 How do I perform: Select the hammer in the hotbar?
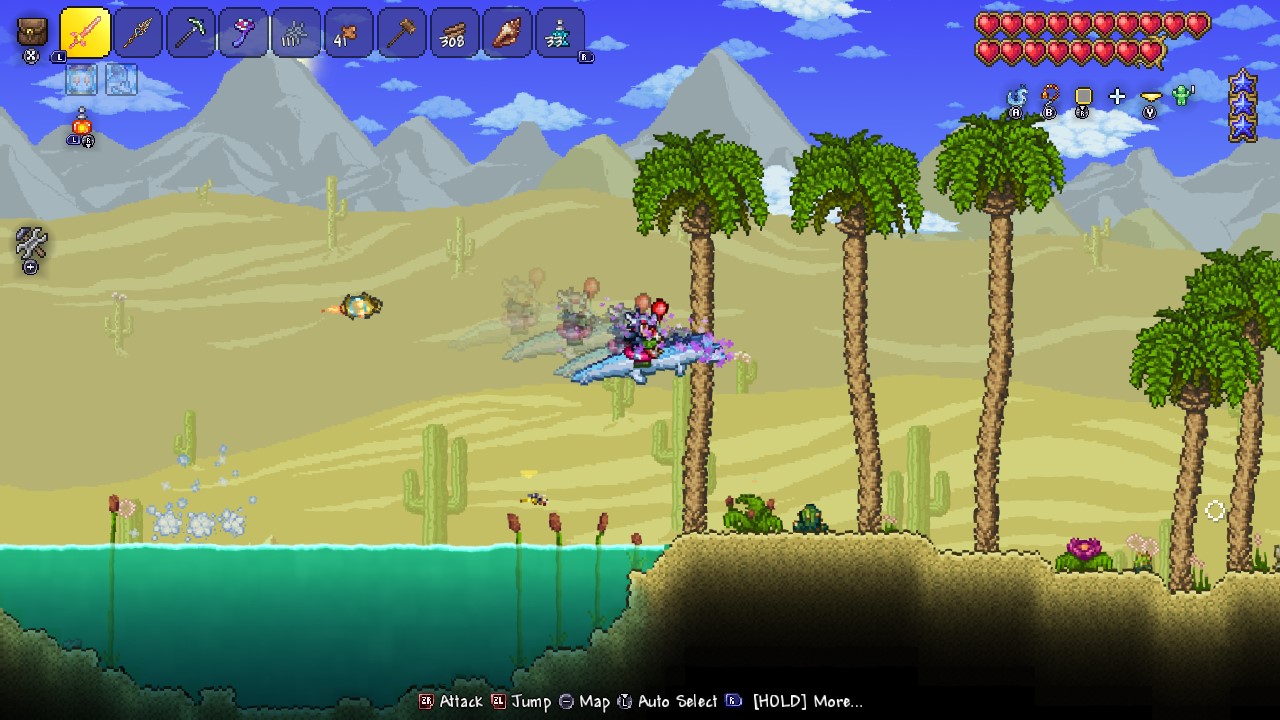click(401, 33)
